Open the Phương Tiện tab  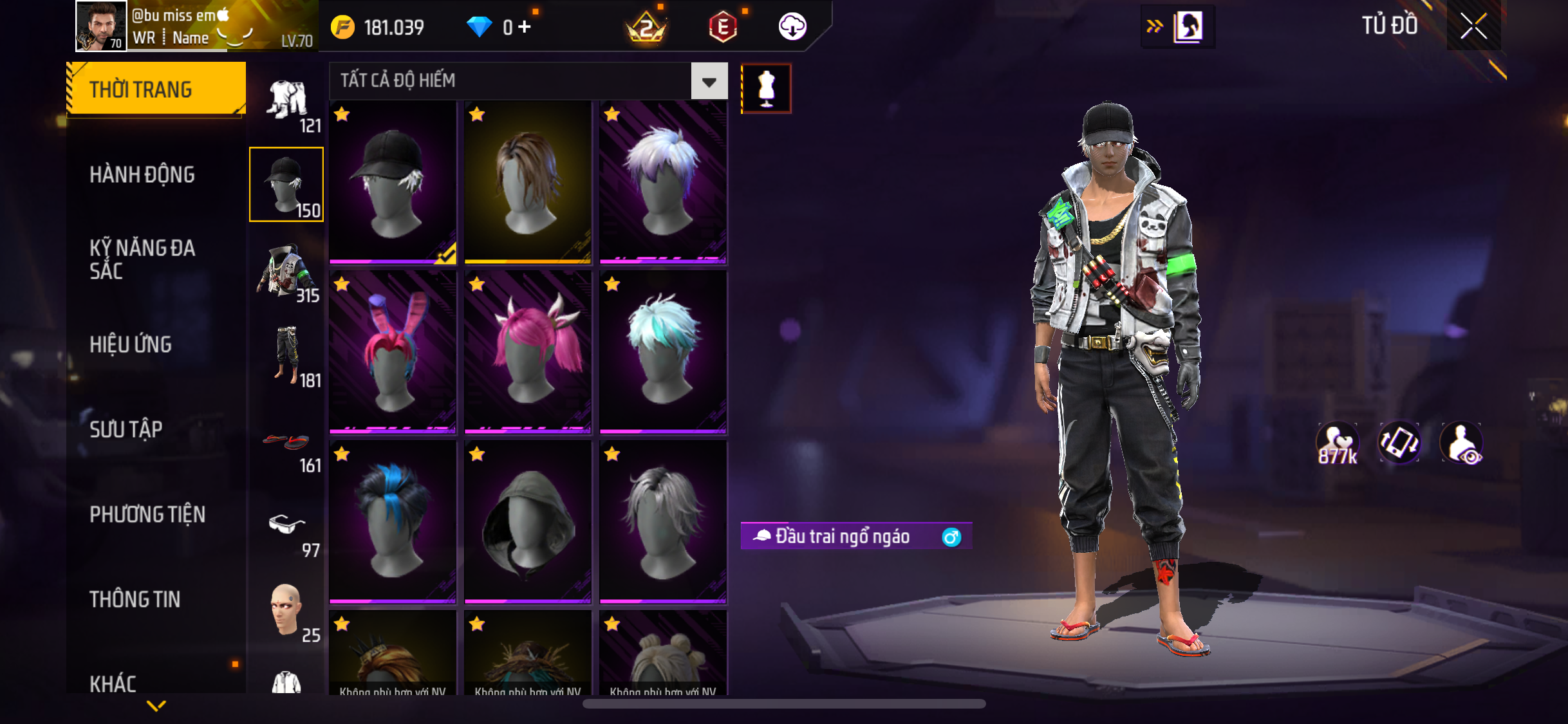147,514
